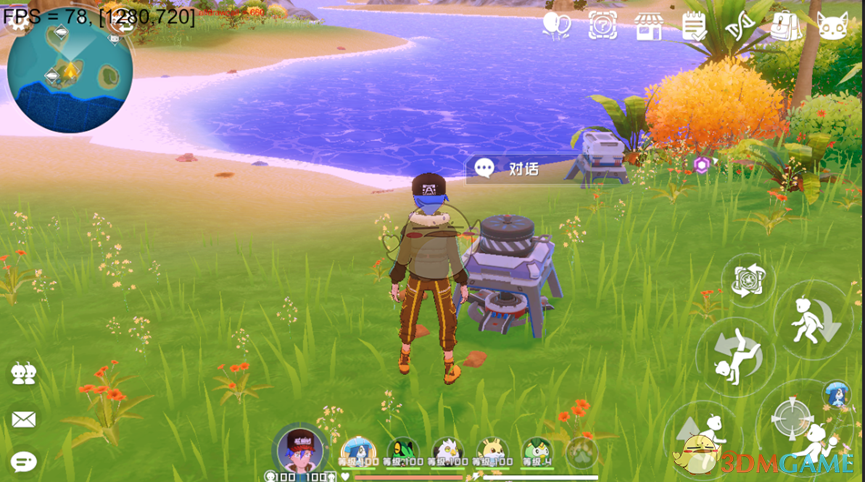Screen dimensions: 865x482
Task: Tap the crosshair aim button
Action: (791, 415)
